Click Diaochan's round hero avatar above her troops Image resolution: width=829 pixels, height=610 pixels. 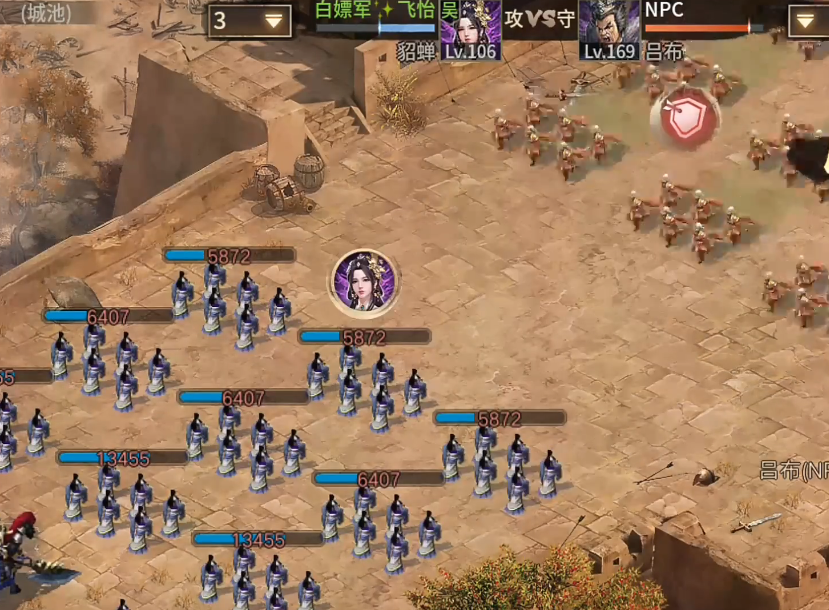point(365,281)
